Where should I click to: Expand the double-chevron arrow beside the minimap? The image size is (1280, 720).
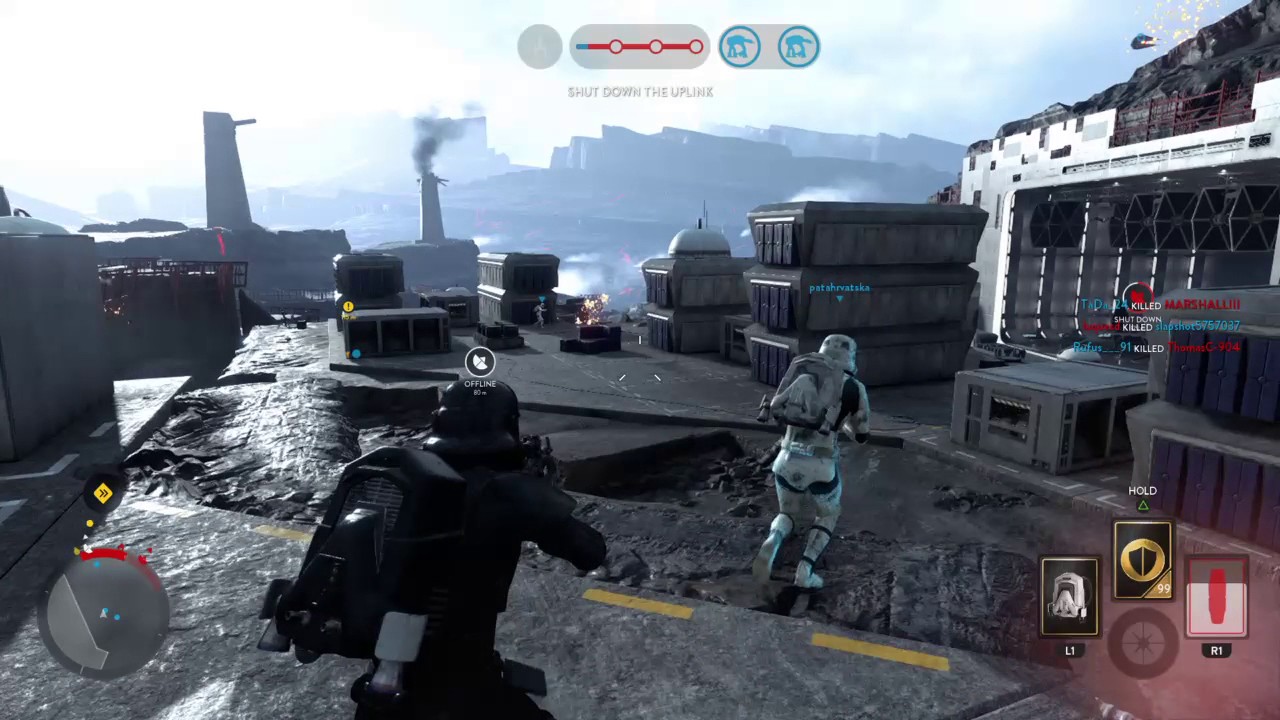coord(101,492)
